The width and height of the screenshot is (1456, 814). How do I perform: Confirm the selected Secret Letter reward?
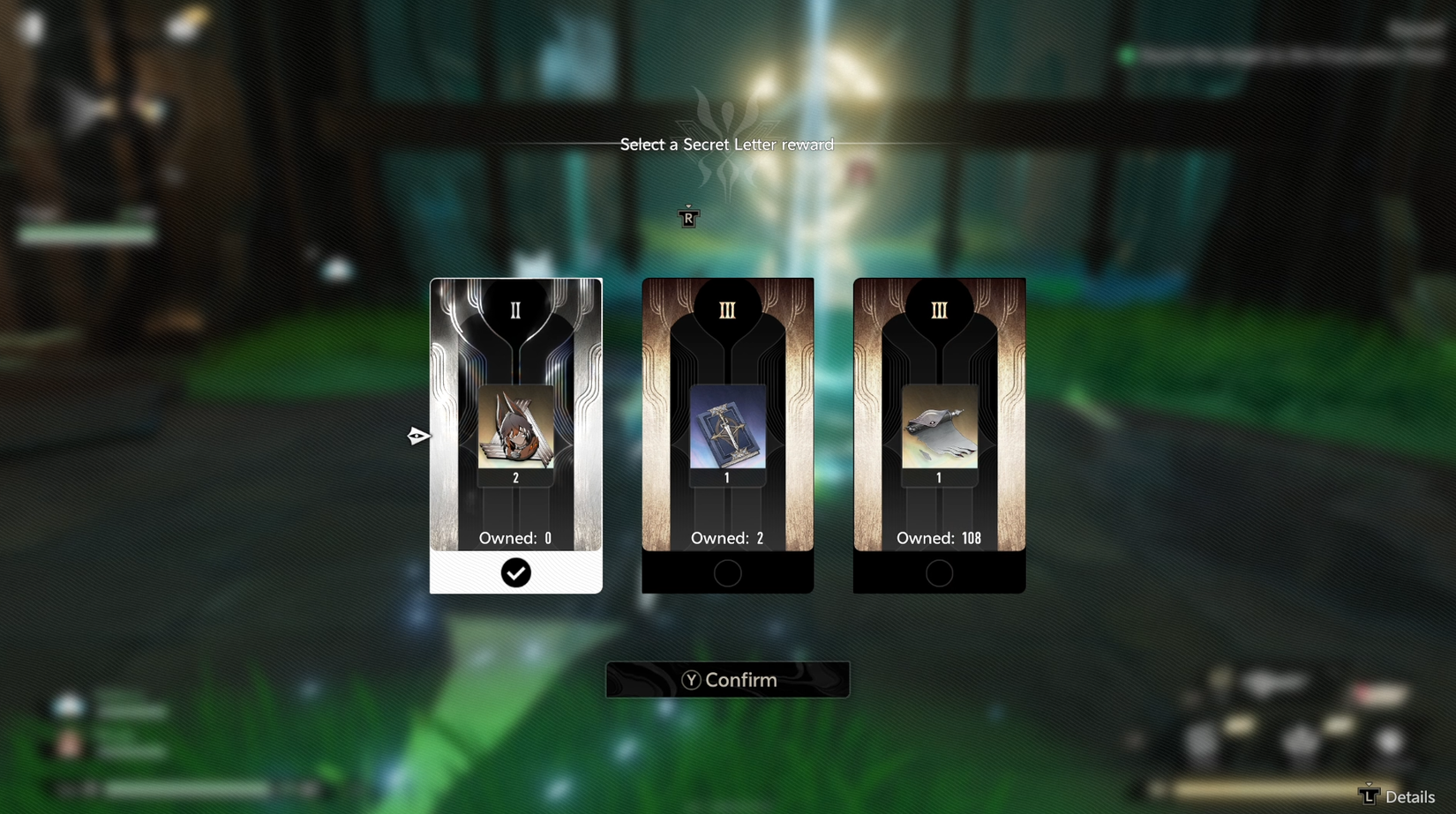pos(727,680)
